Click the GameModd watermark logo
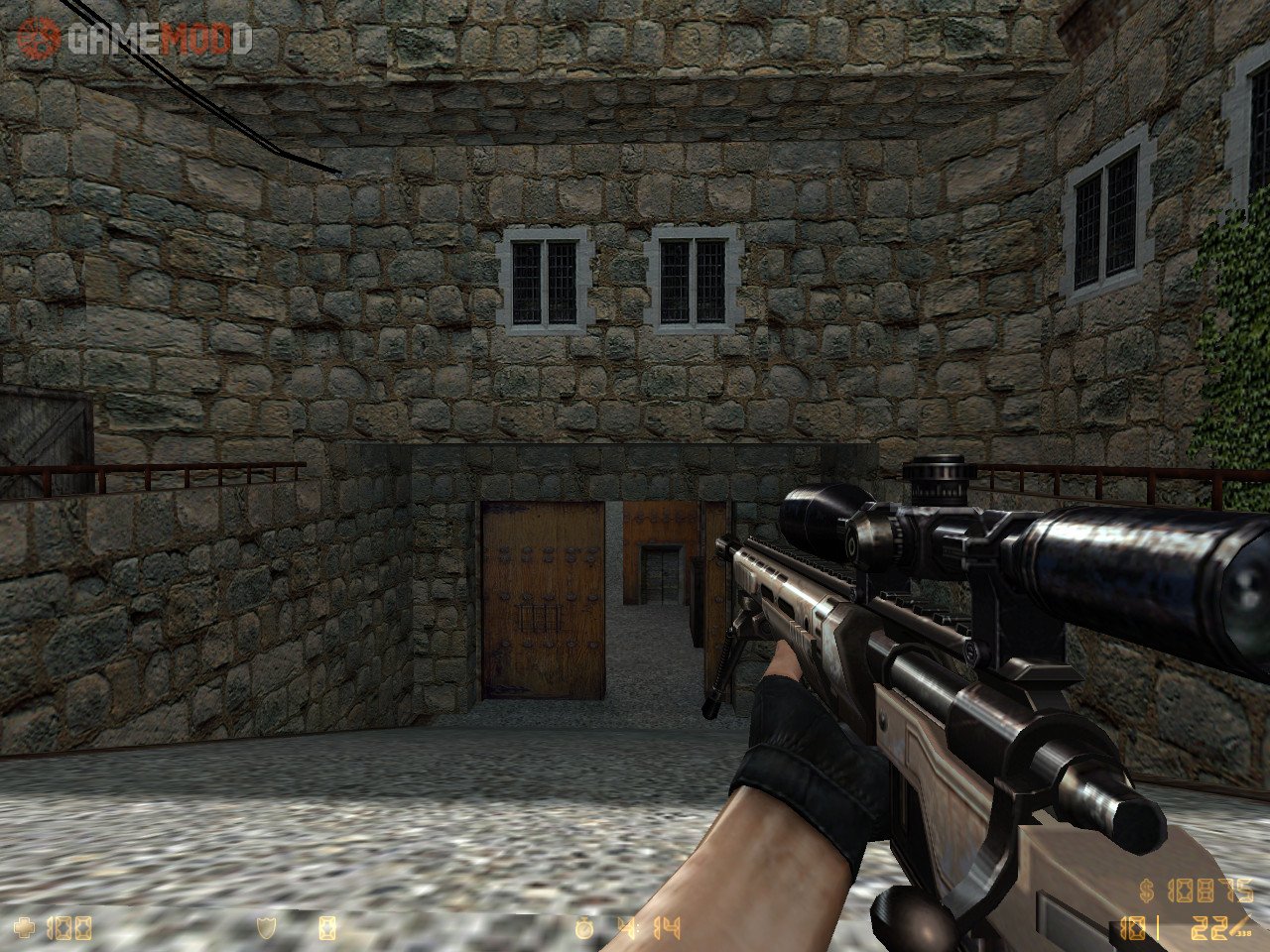This screenshot has height=952, width=1270. (134, 38)
